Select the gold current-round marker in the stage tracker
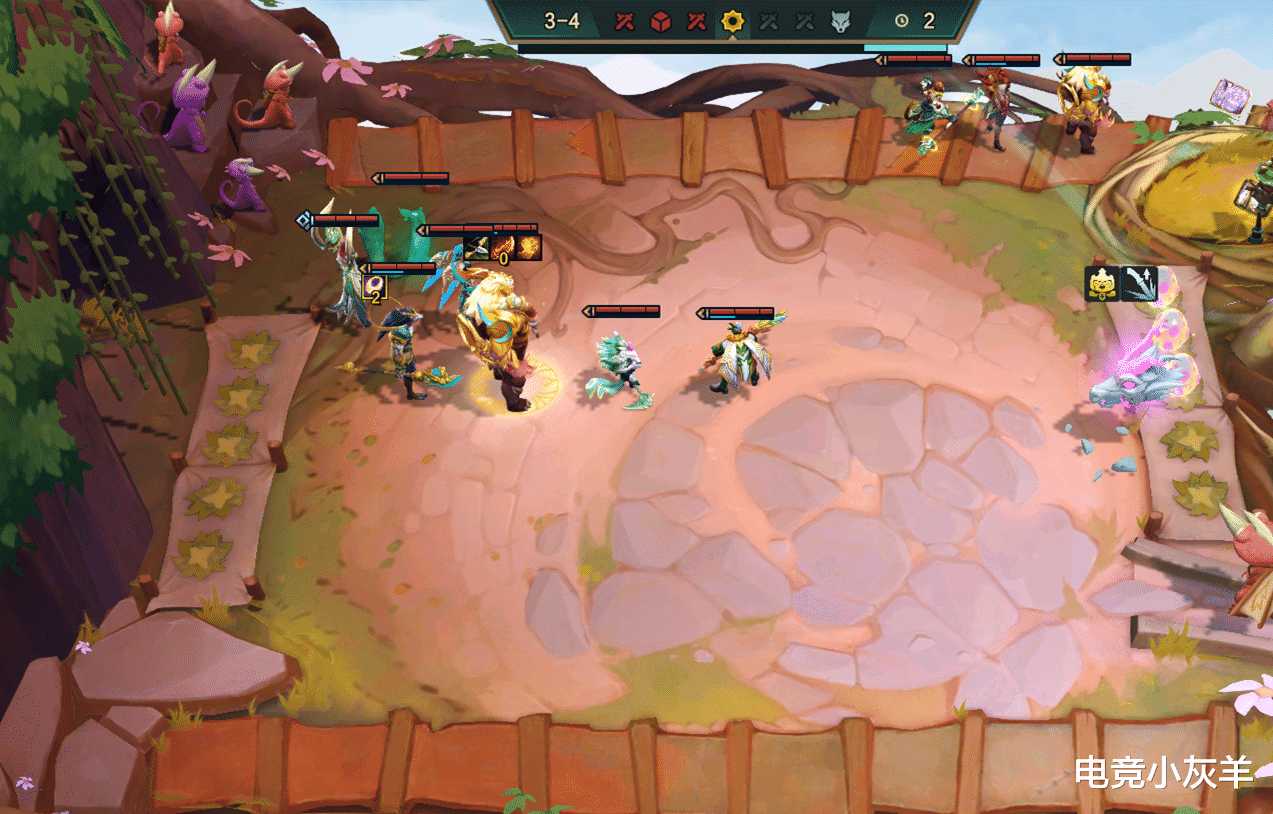 (734, 21)
